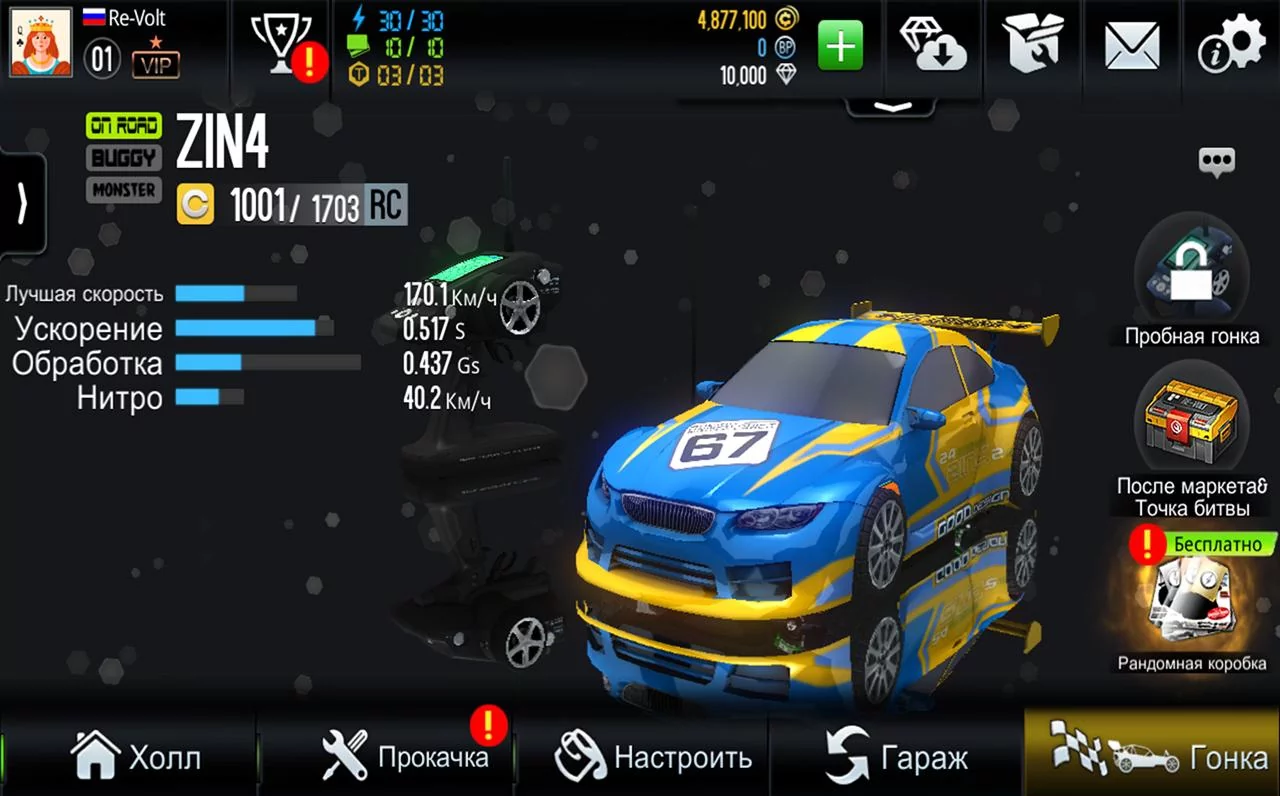Select the BUGGY car class tag
This screenshot has width=1280, height=796.
pos(124,158)
